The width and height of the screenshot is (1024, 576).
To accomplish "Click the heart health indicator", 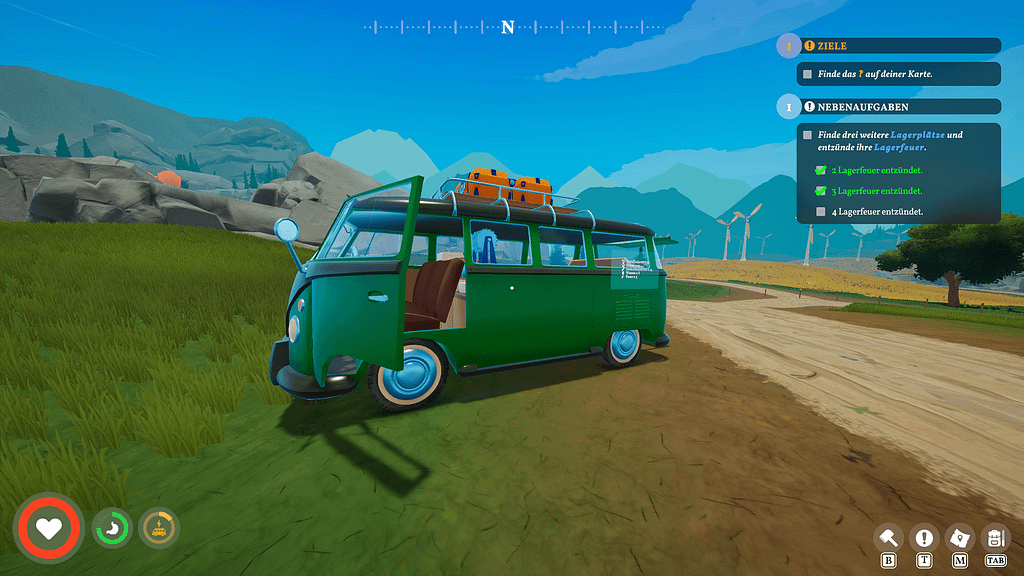I will pyautogui.click(x=48, y=527).
